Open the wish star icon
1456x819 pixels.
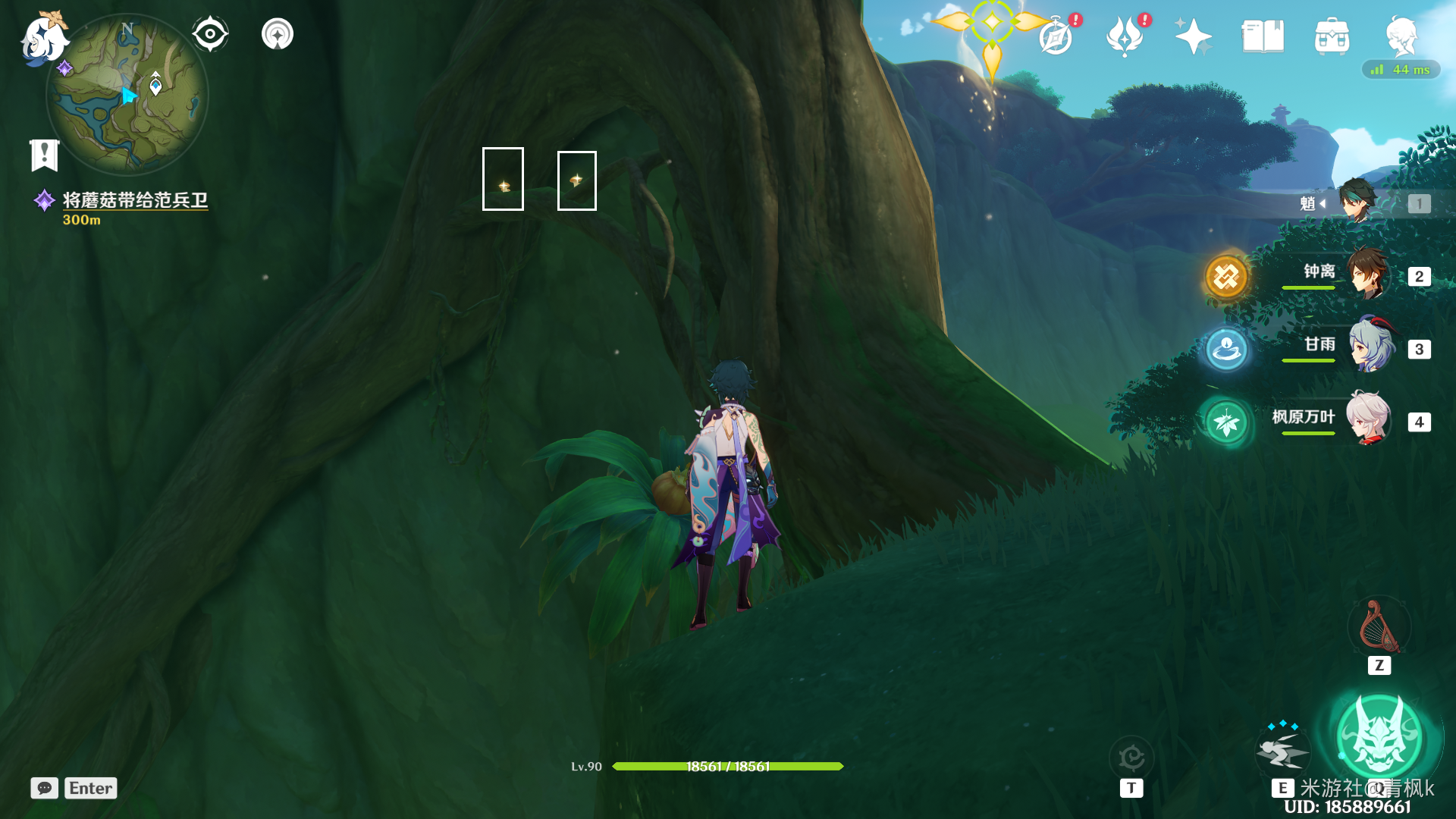[1193, 36]
